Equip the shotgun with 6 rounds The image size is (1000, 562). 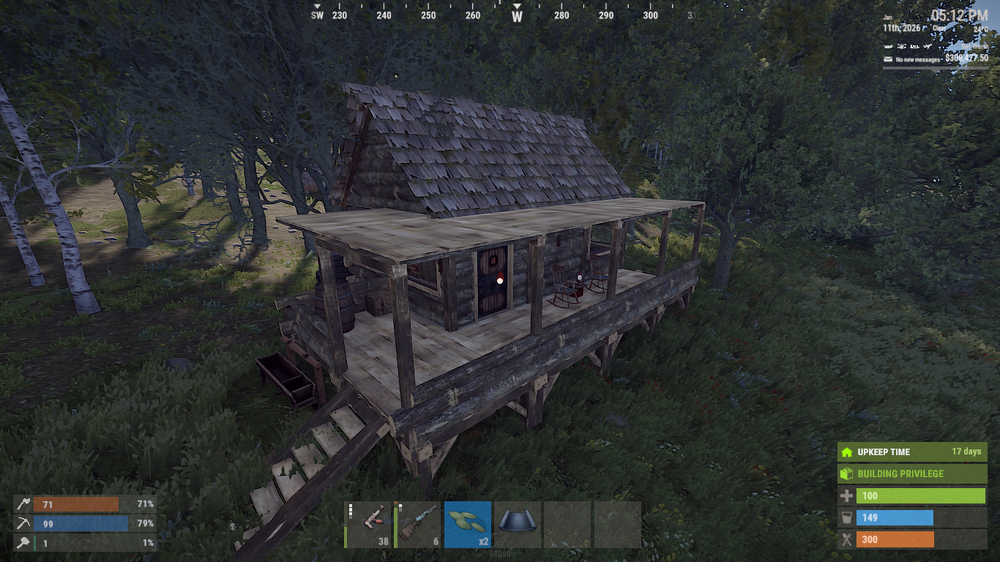(x=418, y=524)
